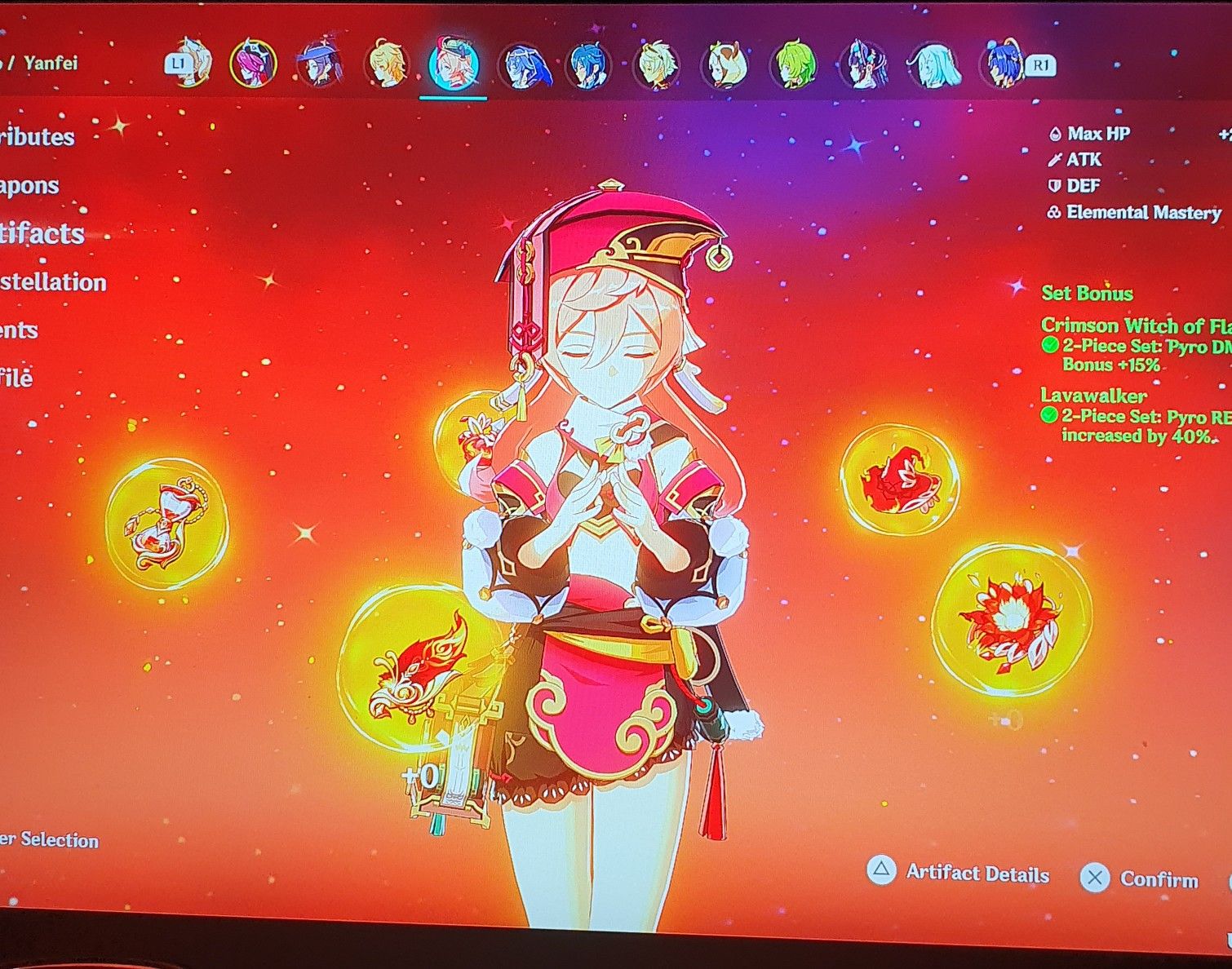The image size is (1232, 969).
Task: Click the Character Selection label
Action: 49,840
